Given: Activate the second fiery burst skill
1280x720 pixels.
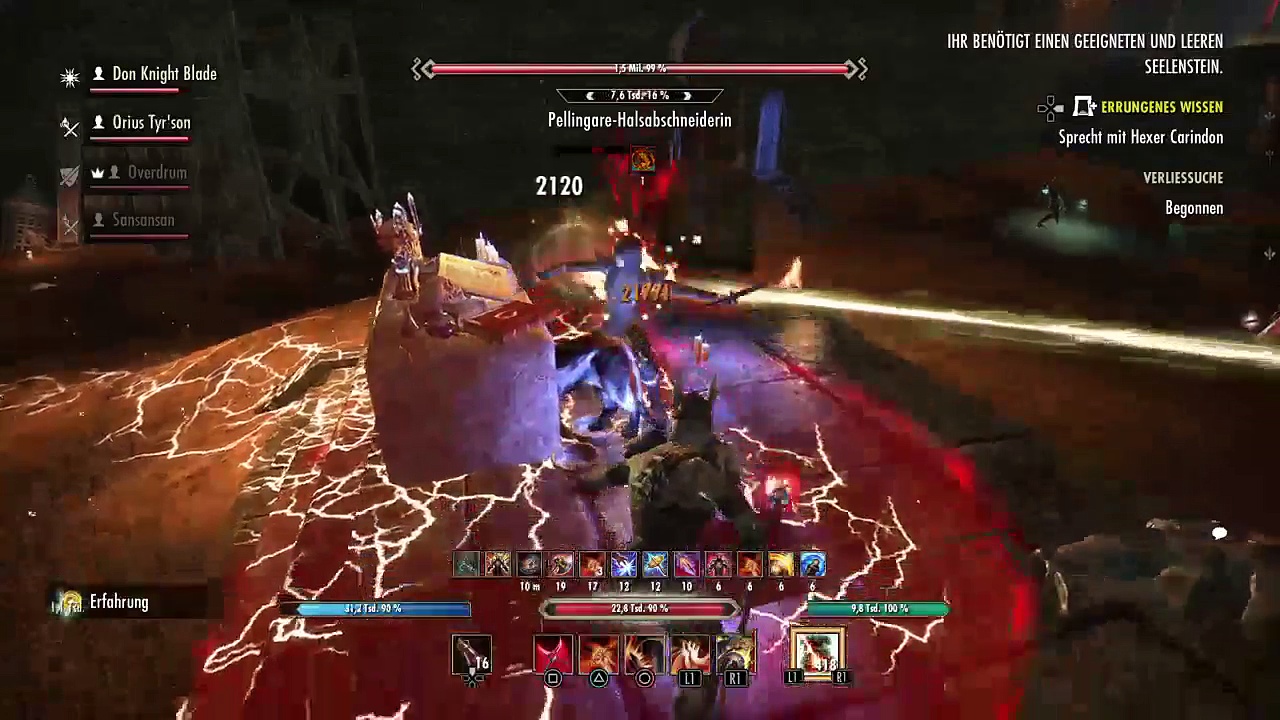Looking at the screenshot, I should 598,654.
